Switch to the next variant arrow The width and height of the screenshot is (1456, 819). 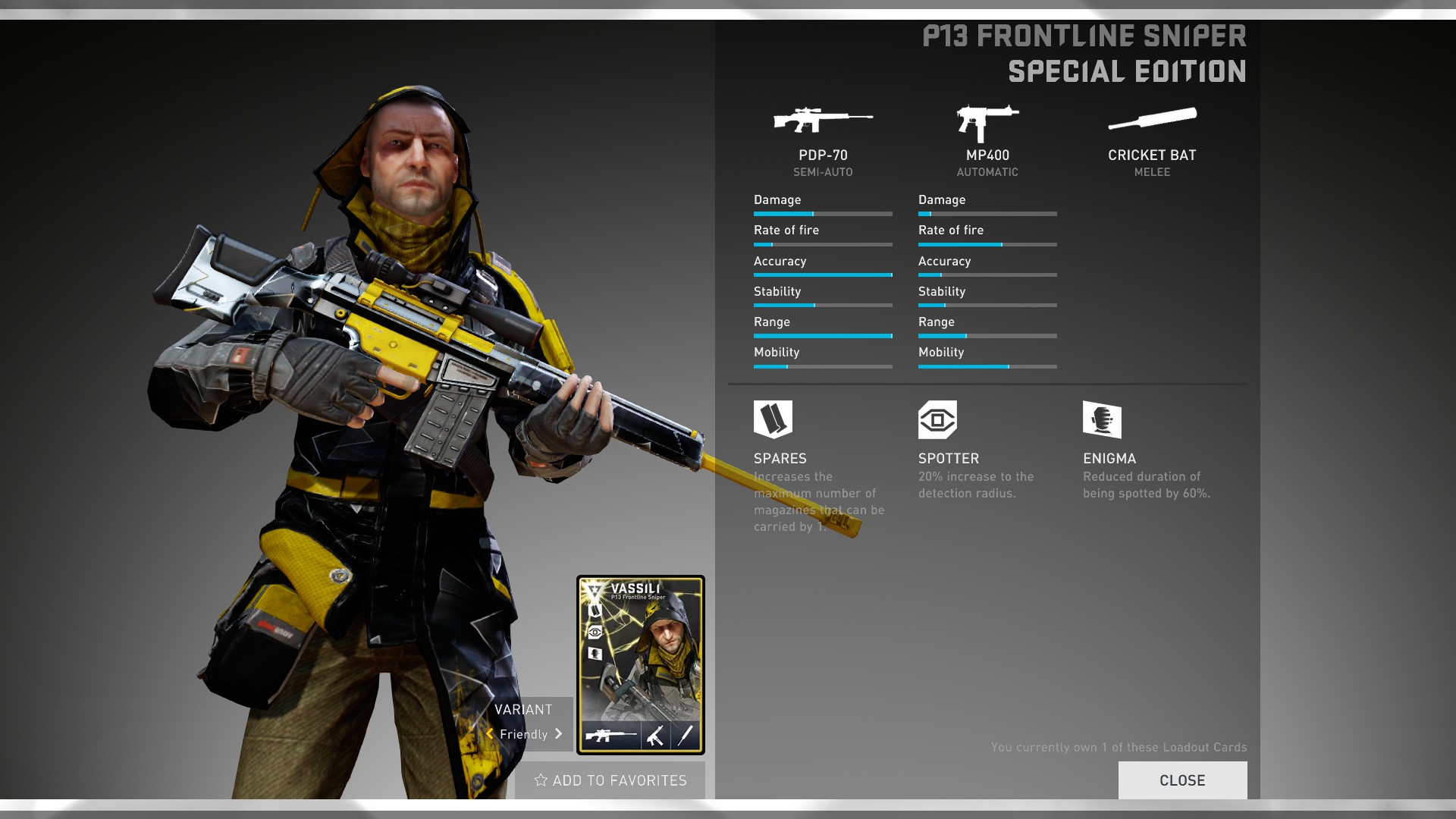tap(559, 733)
